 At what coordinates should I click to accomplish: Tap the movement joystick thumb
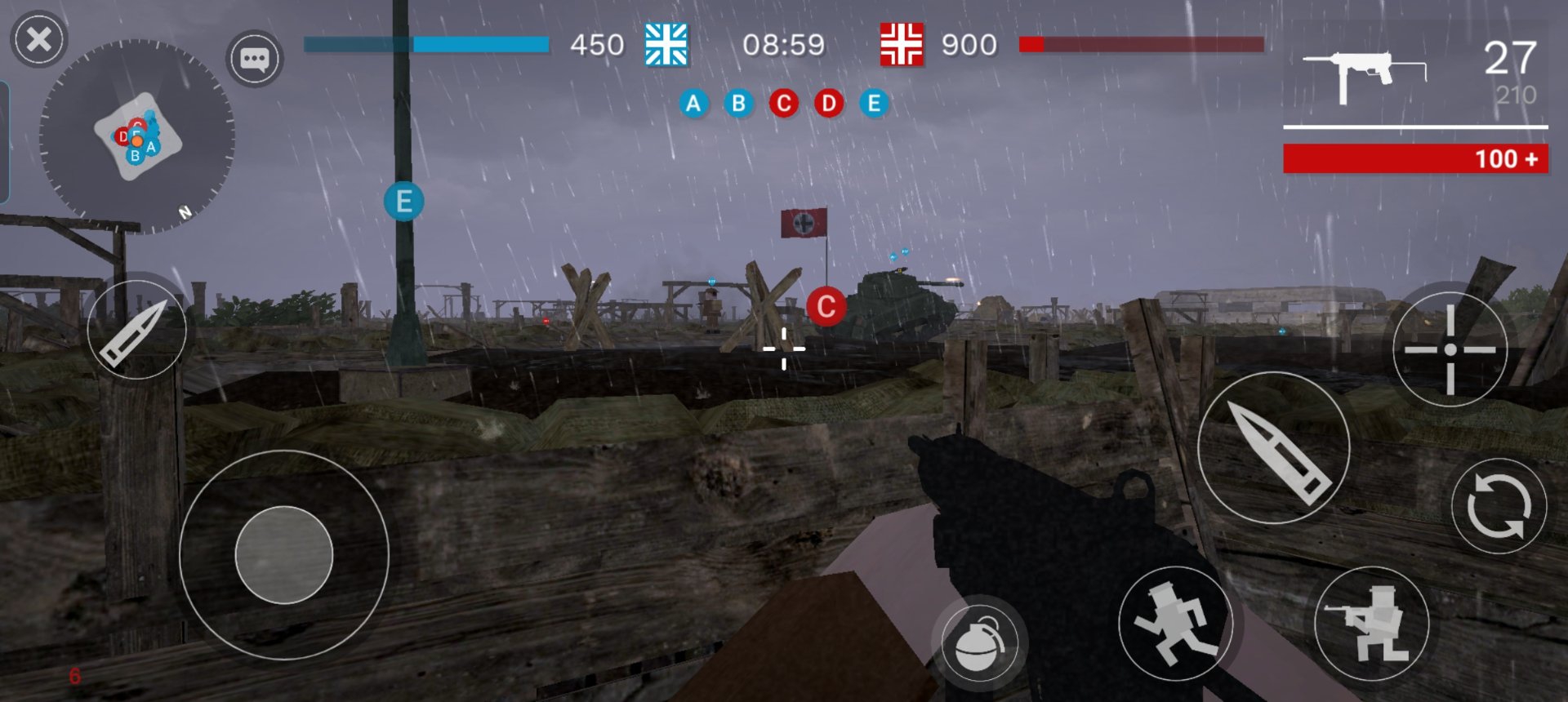pyautogui.click(x=284, y=555)
